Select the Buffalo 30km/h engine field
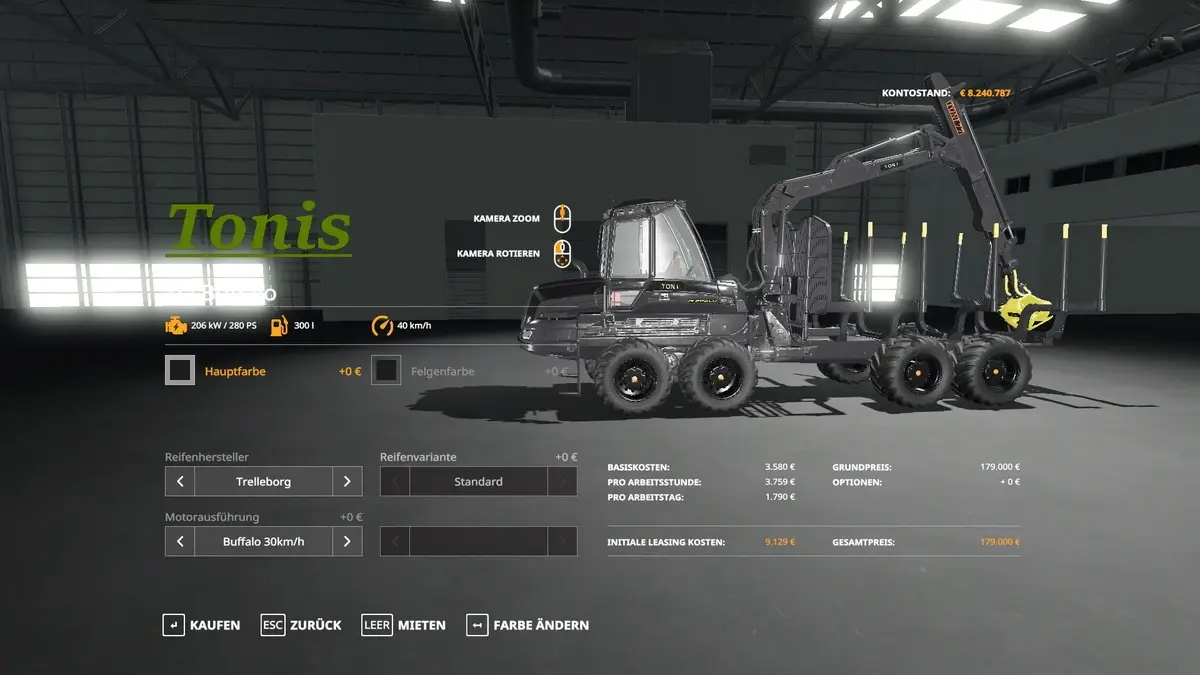Viewport: 1200px width, 675px height. click(263, 541)
